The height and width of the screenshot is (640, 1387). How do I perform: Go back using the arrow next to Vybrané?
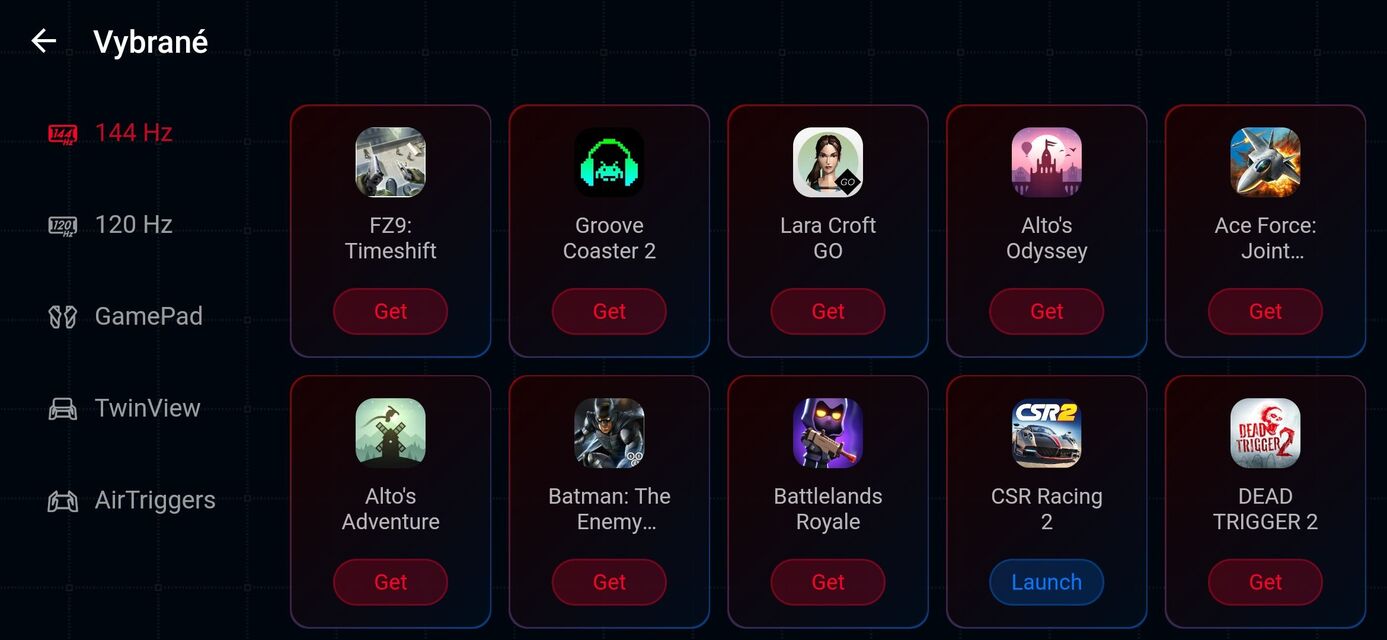[44, 41]
